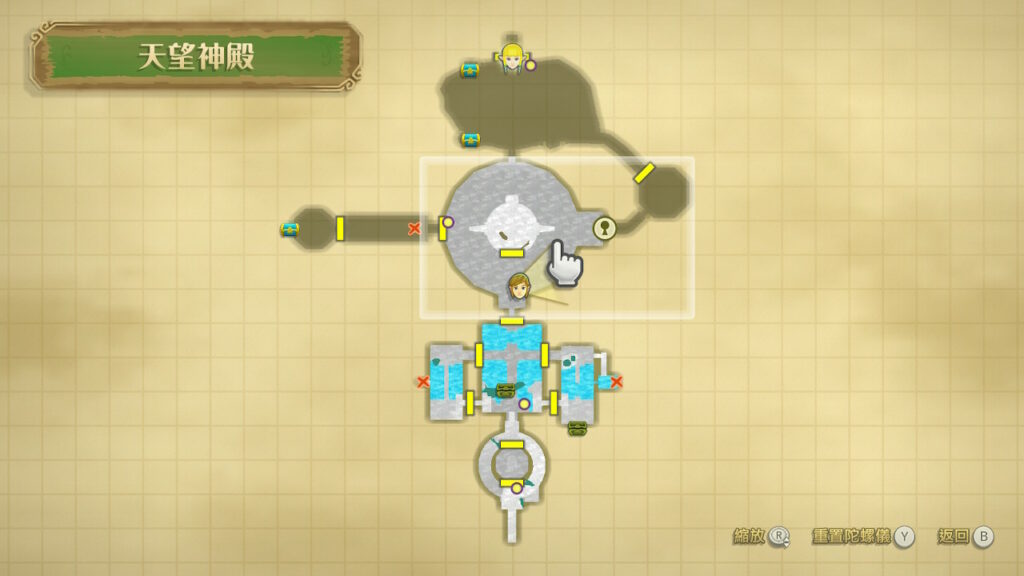The height and width of the screenshot is (576, 1024).
Task: Choose the opened chest in the water room
Action: point(505,390)
